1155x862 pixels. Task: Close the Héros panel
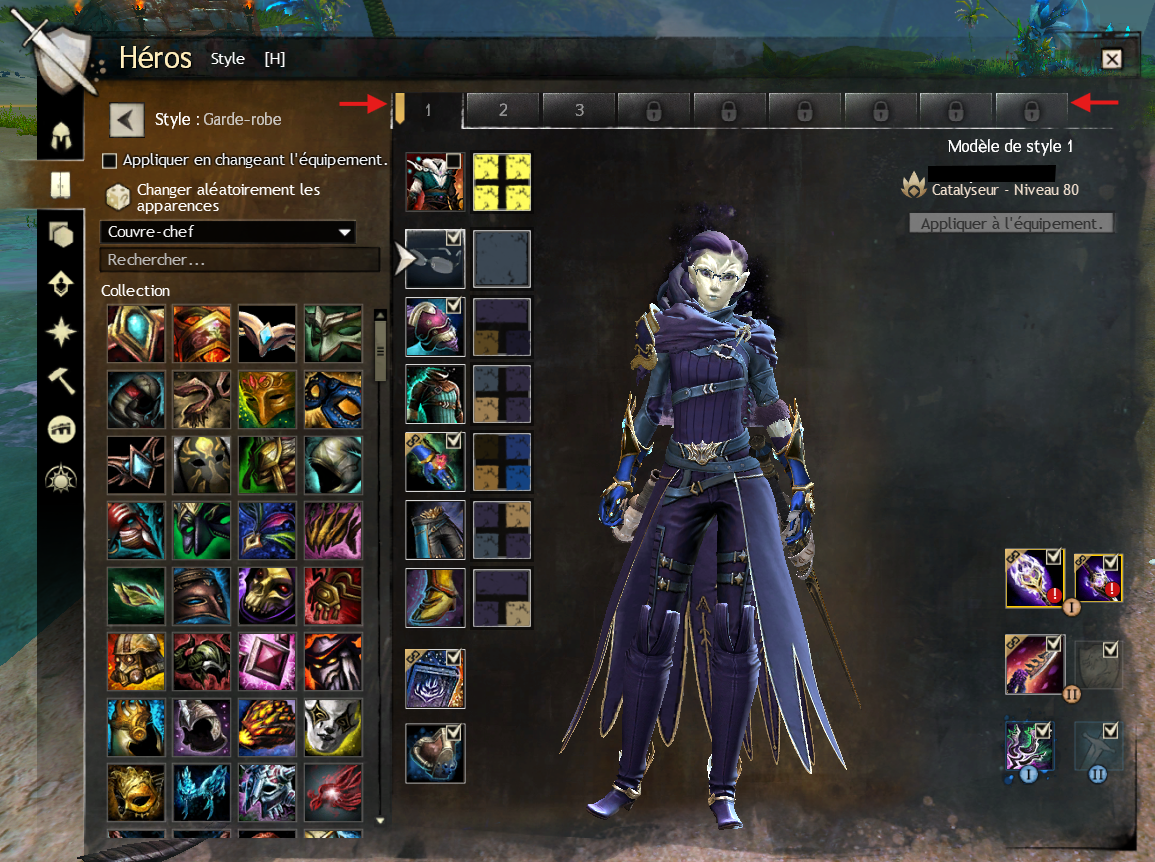[1111, 59]
